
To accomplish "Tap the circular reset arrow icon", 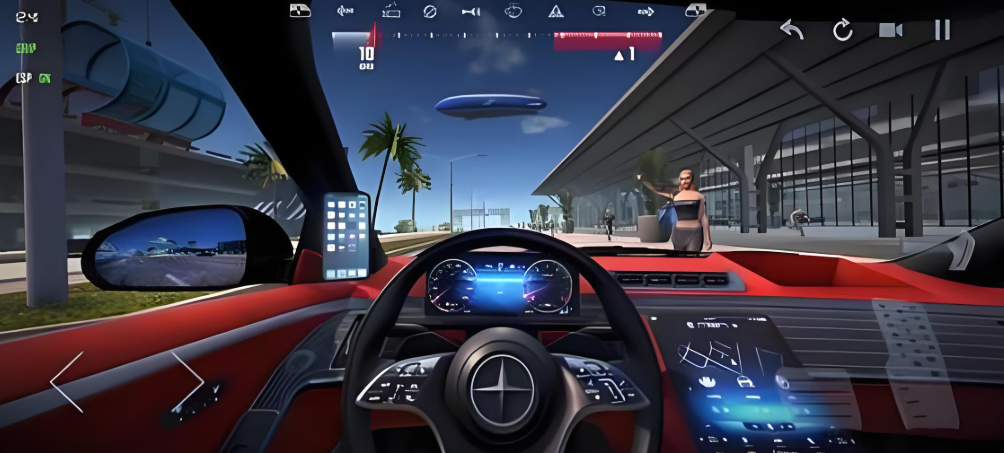I will pos(842,30).
